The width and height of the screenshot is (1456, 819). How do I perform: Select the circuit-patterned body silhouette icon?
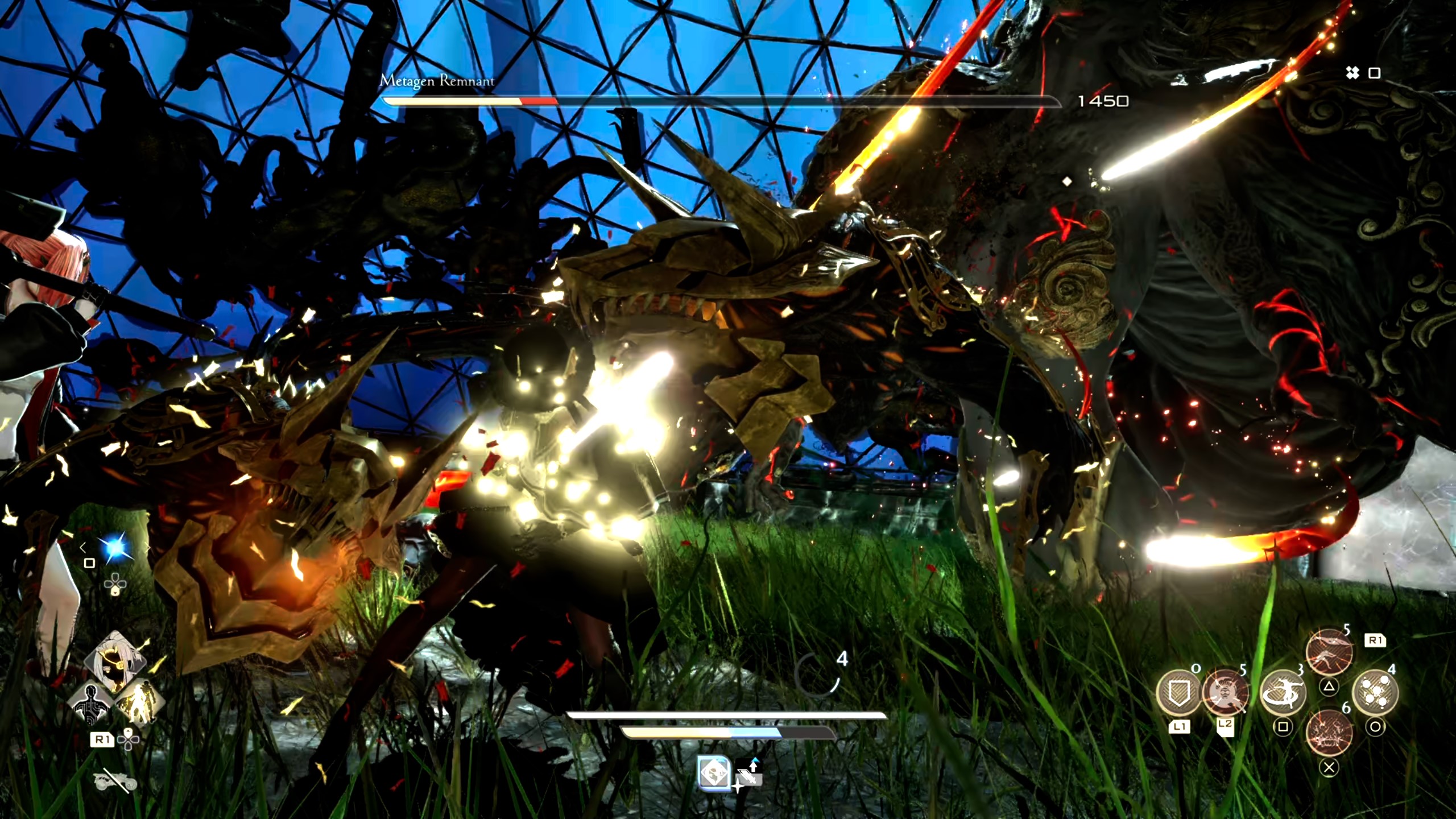click(91, 703)
